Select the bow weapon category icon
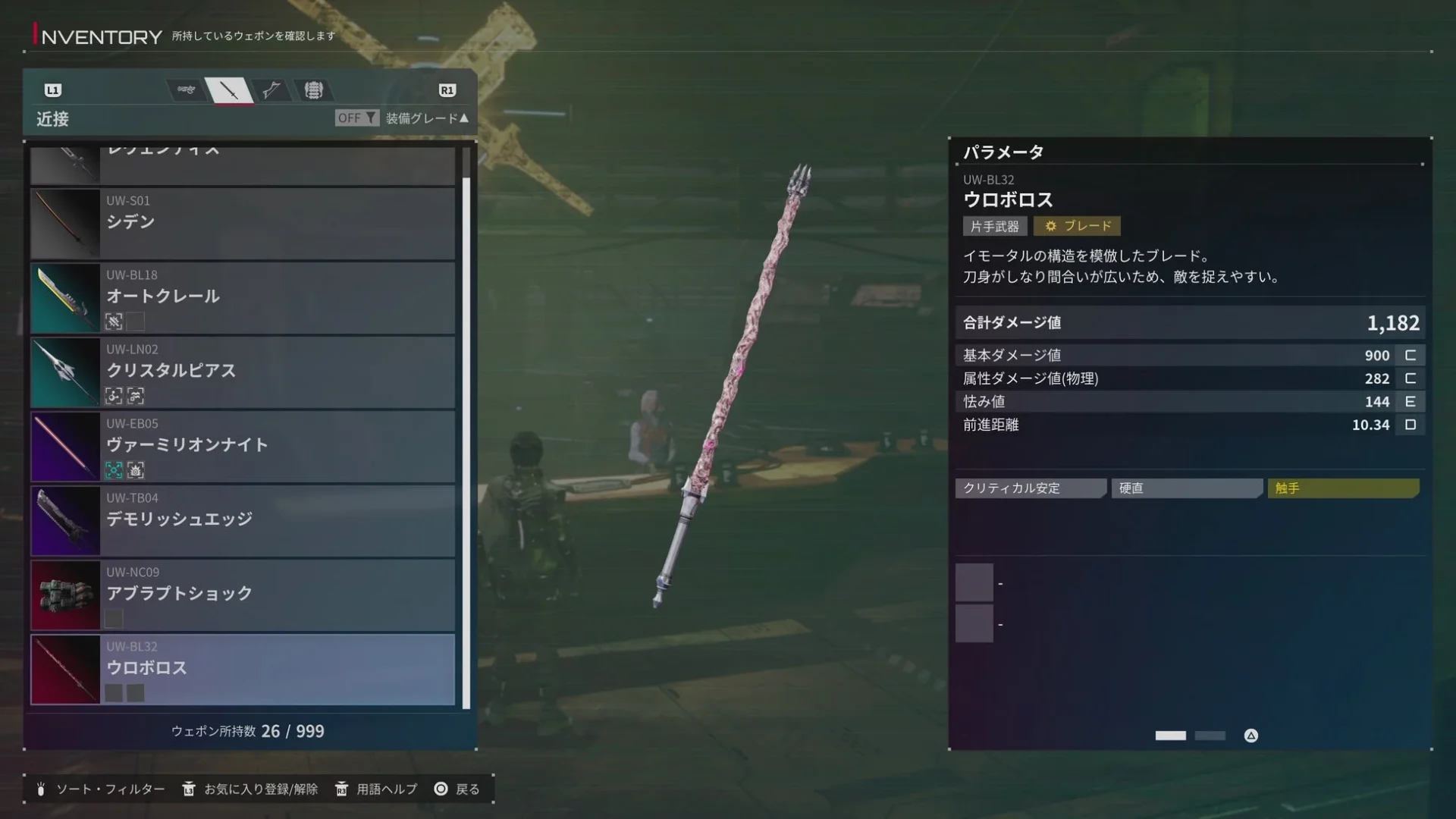This screenshot has width=1456, height=819. (x=271, y=89)
